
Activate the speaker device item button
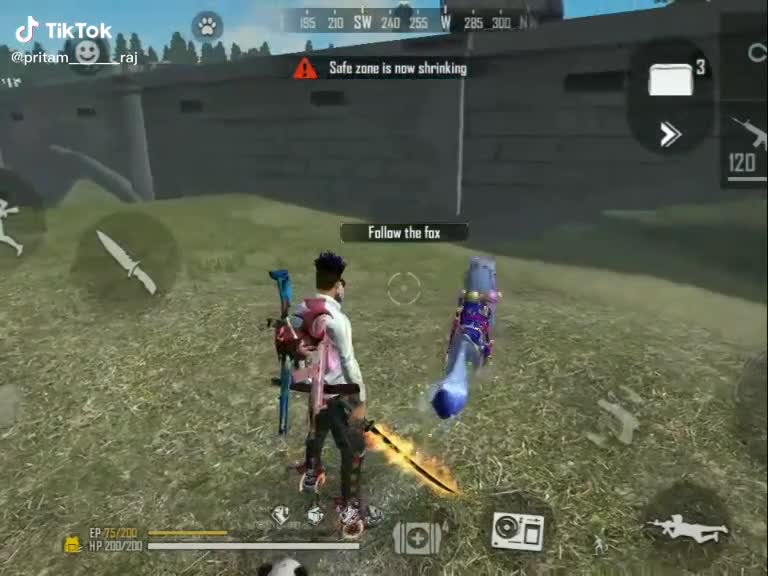[x=517, y=531]
